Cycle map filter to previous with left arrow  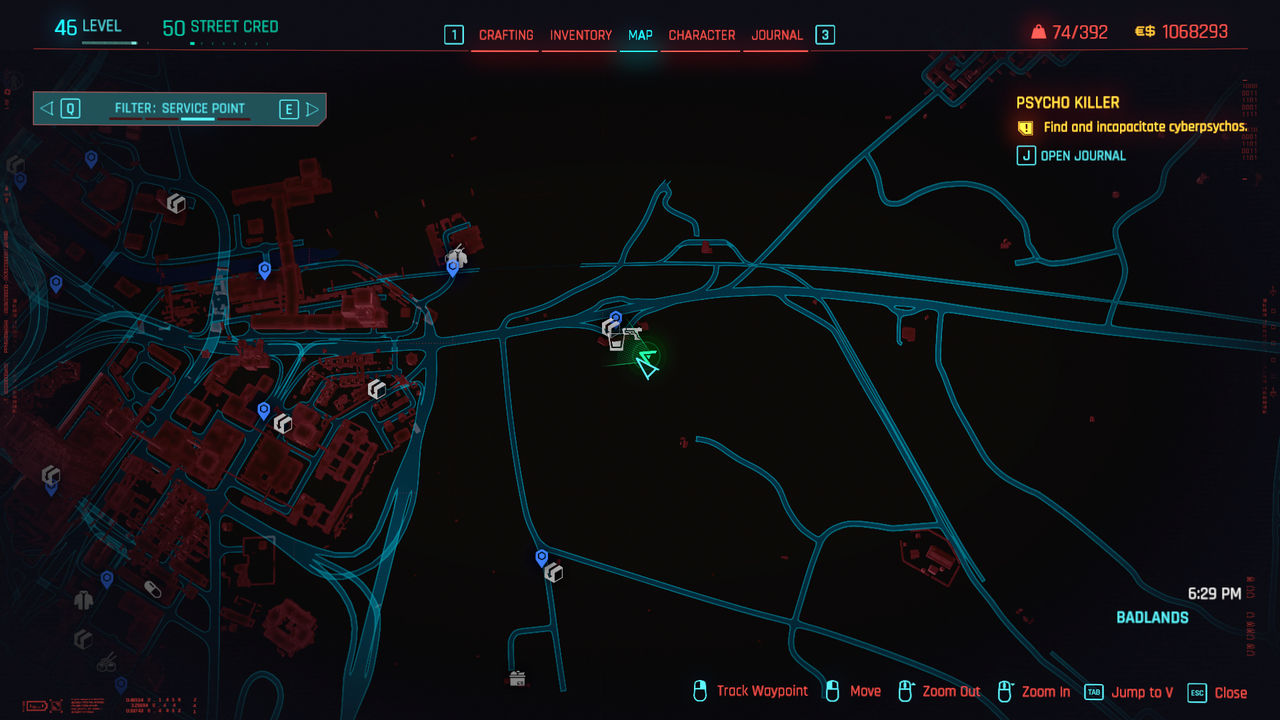(x=47, y=109)
